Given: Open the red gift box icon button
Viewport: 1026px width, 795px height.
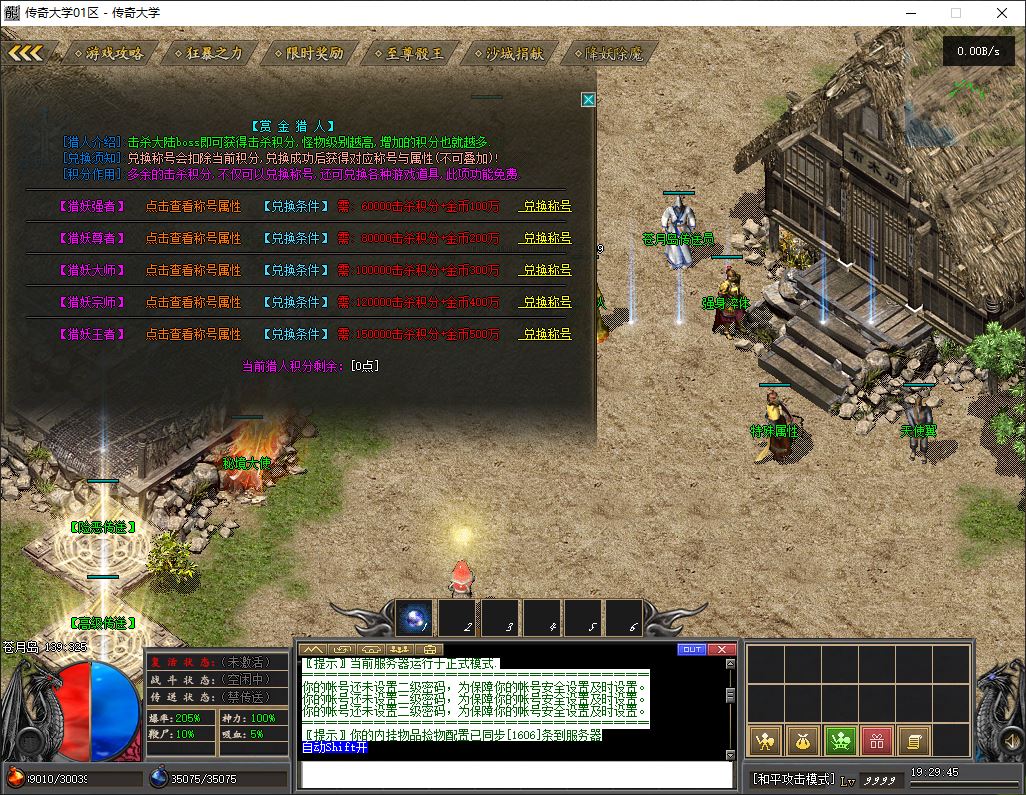Looking at the screenshot, I should coord(877,741).
